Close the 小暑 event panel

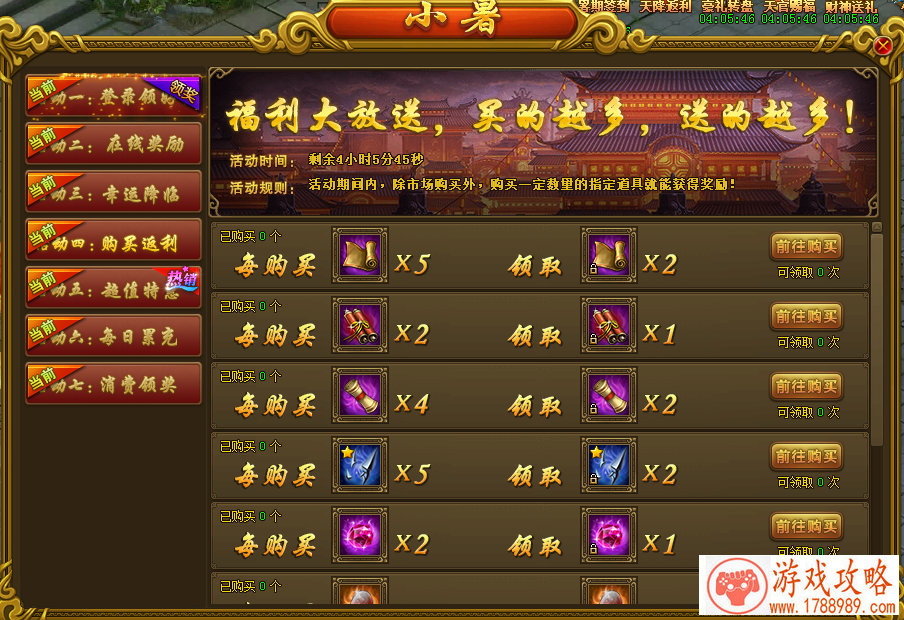[x=882, y=46]
